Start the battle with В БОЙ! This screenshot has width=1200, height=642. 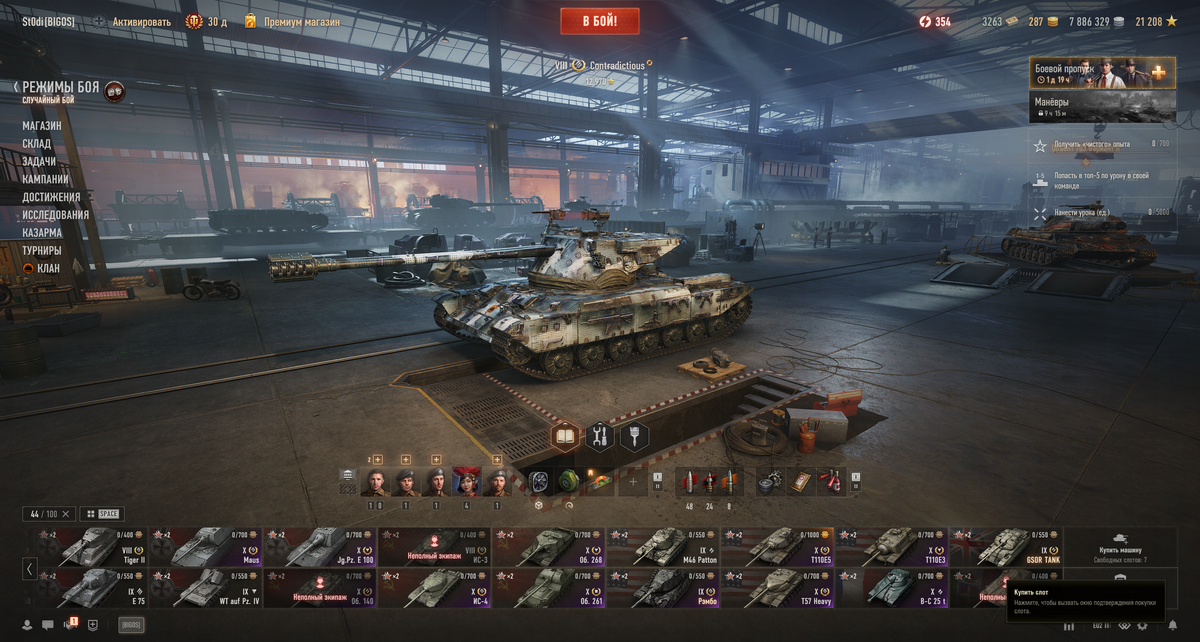pyautogui.click(x=600, y=20)
